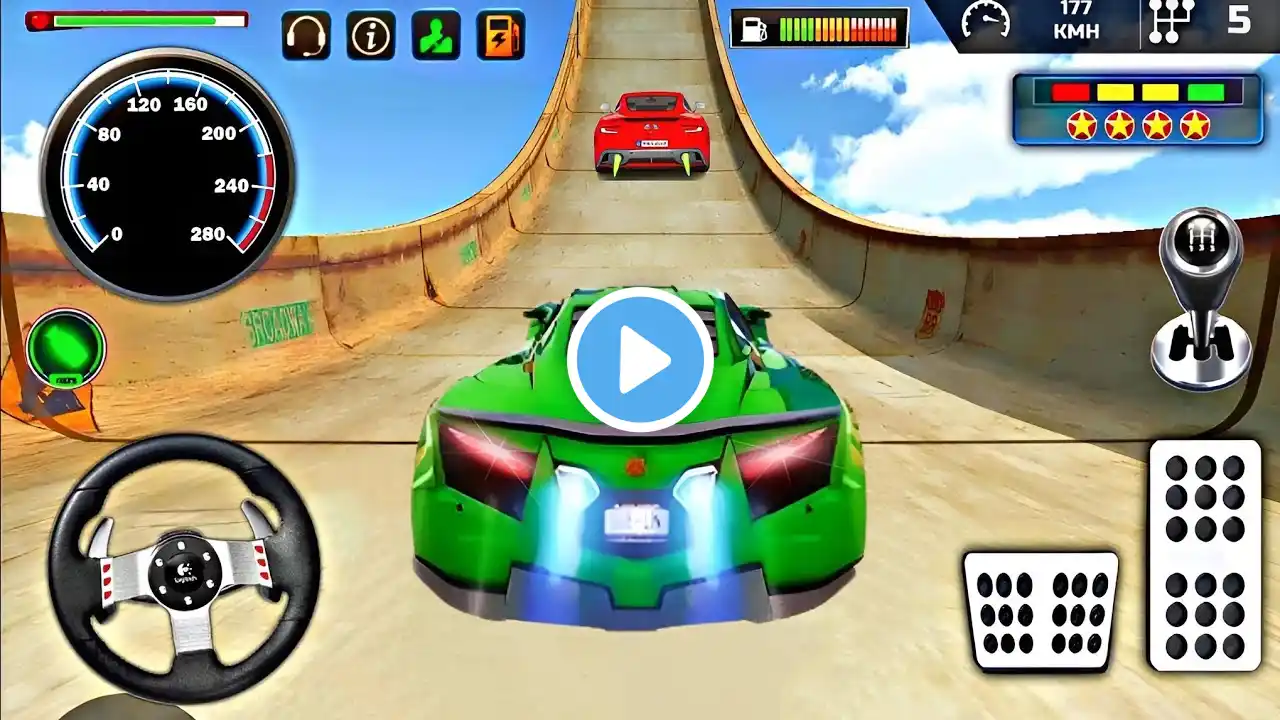Image resolution: width=1280 pixels, height=720 pixels.
Task: Tap the green driver seat icon
Action: coord(436,36)
